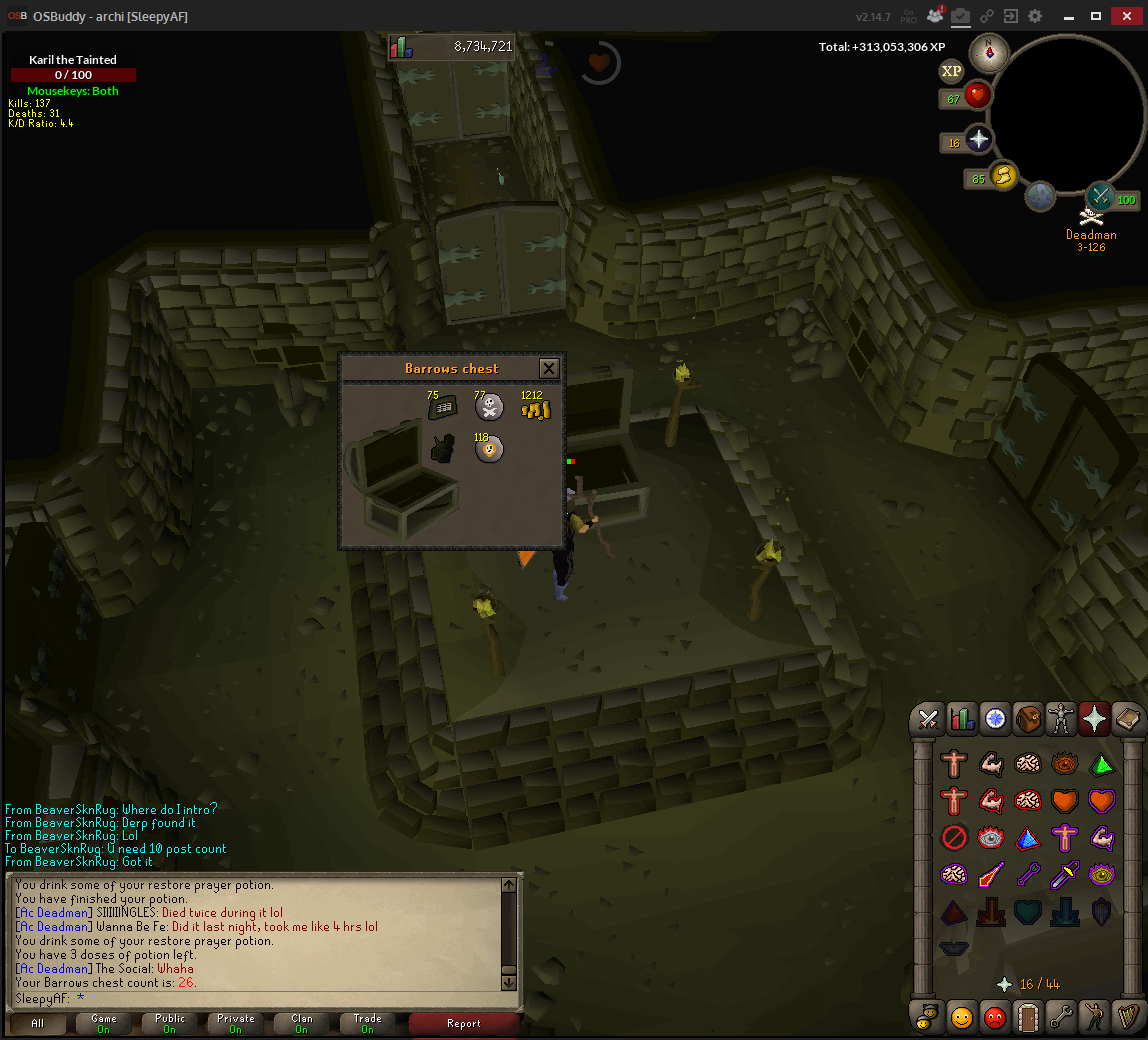Close the Barrows chest window
Viewport: 1148px width, 1040px height.
point(548,368)
